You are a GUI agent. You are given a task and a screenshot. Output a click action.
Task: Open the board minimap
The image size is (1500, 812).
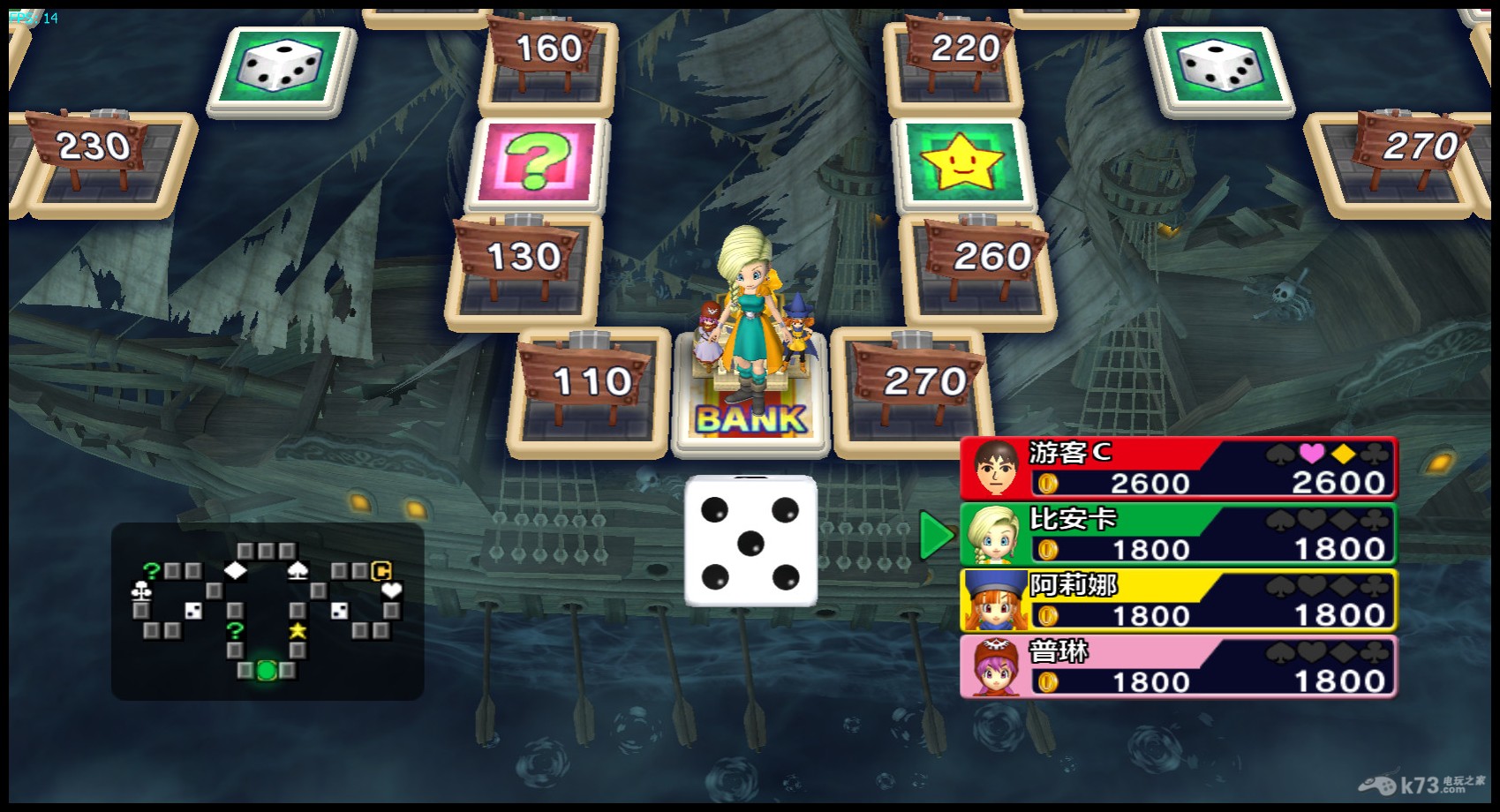click(x=268, y=611)
